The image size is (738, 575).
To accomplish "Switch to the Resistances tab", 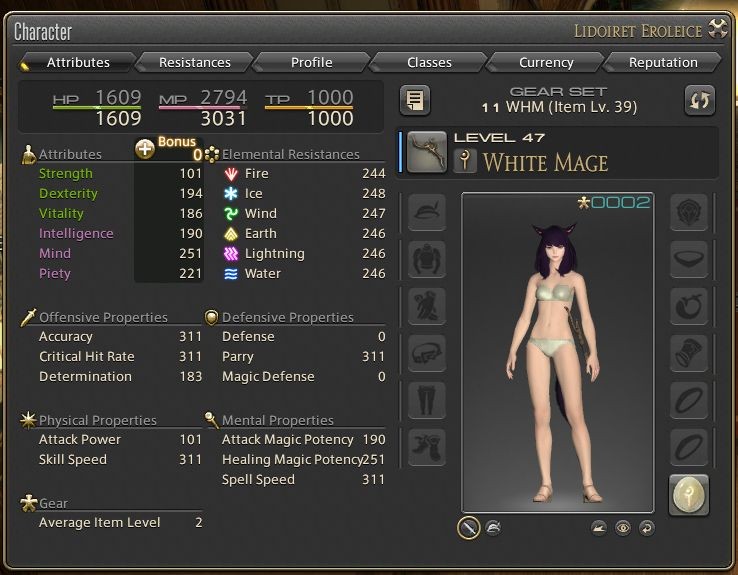I will pos(194,62).
